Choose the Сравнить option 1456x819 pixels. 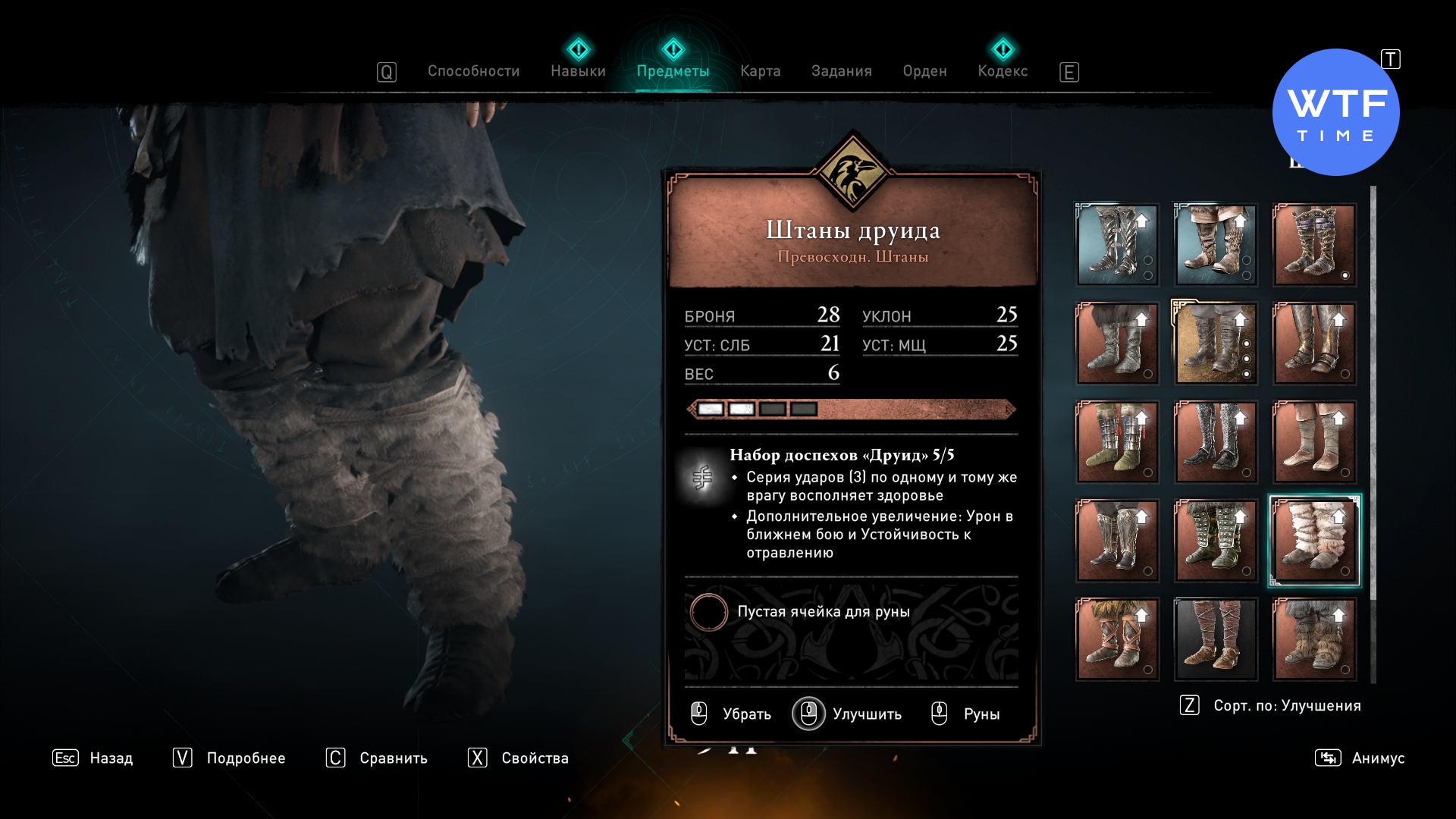pos(377,758)
